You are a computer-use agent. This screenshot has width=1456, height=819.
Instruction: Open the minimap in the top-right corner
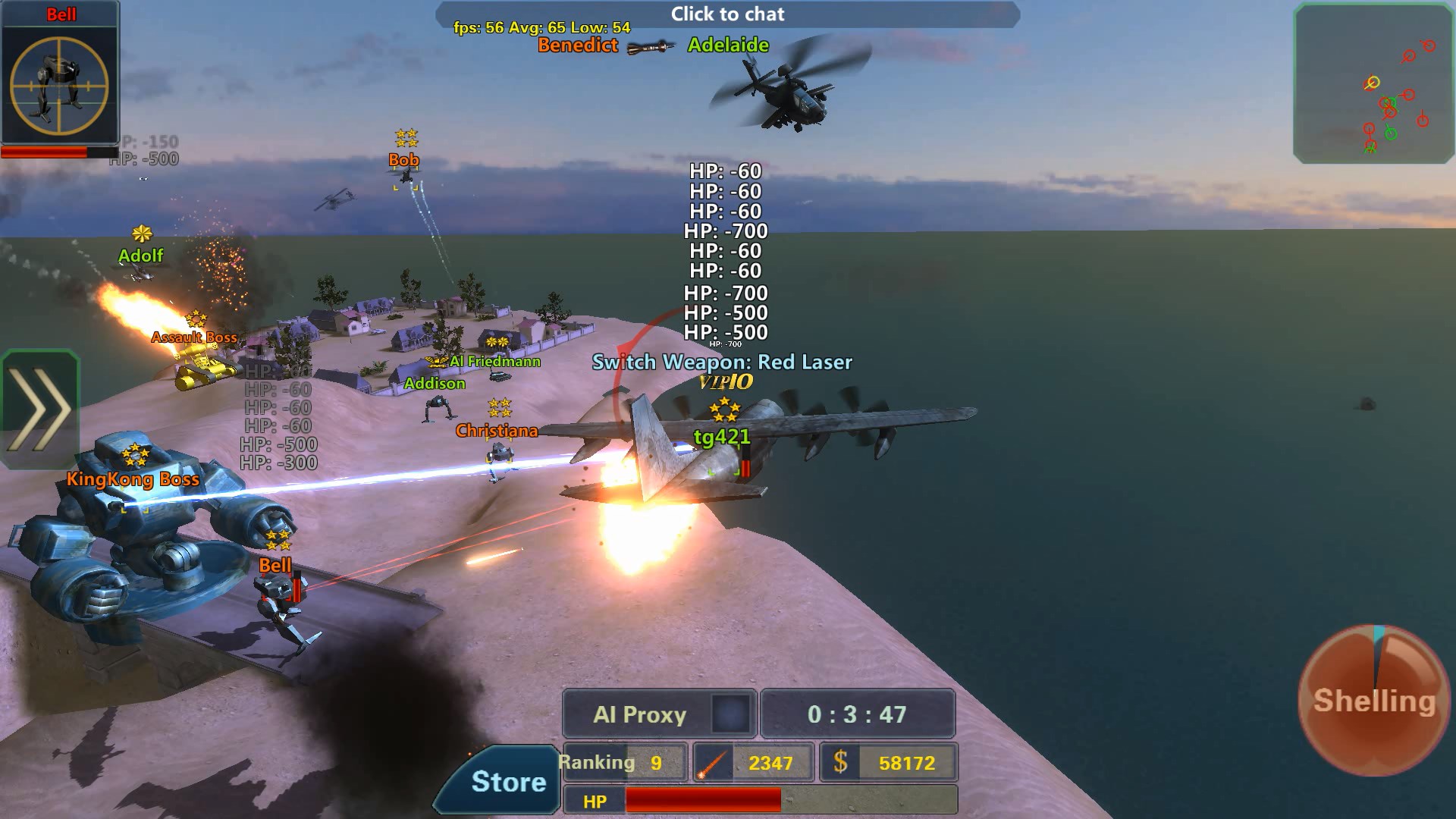(1374, 83)
